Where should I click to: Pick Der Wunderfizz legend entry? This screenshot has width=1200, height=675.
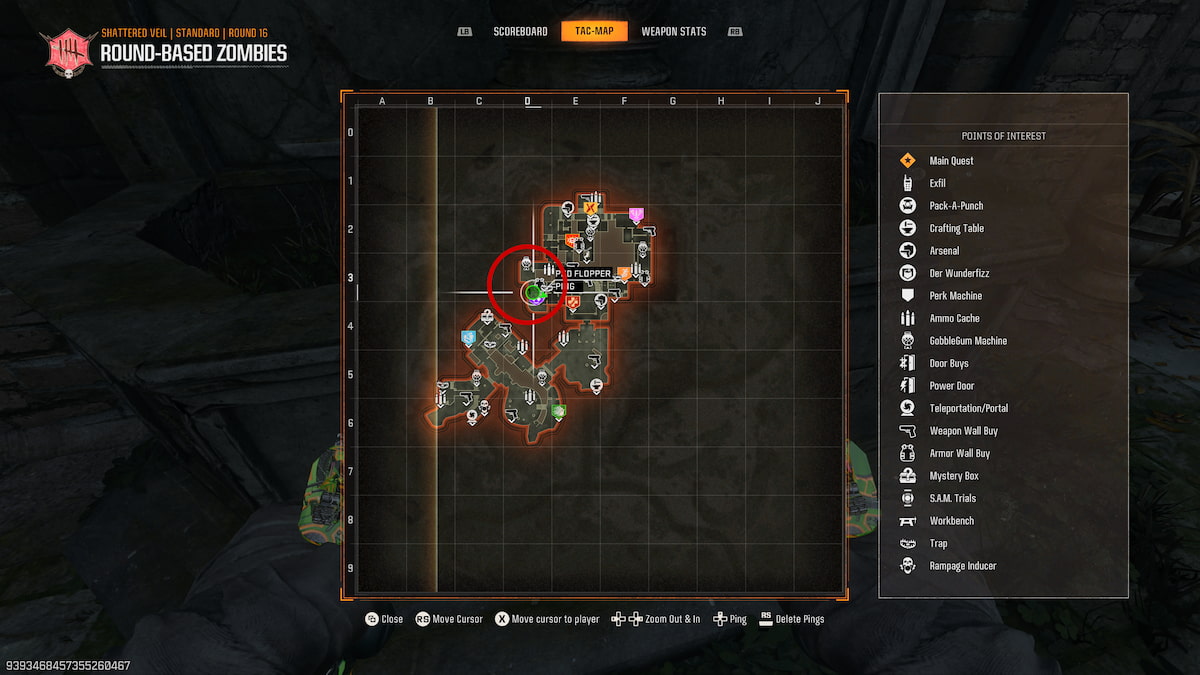click(959, 273)
